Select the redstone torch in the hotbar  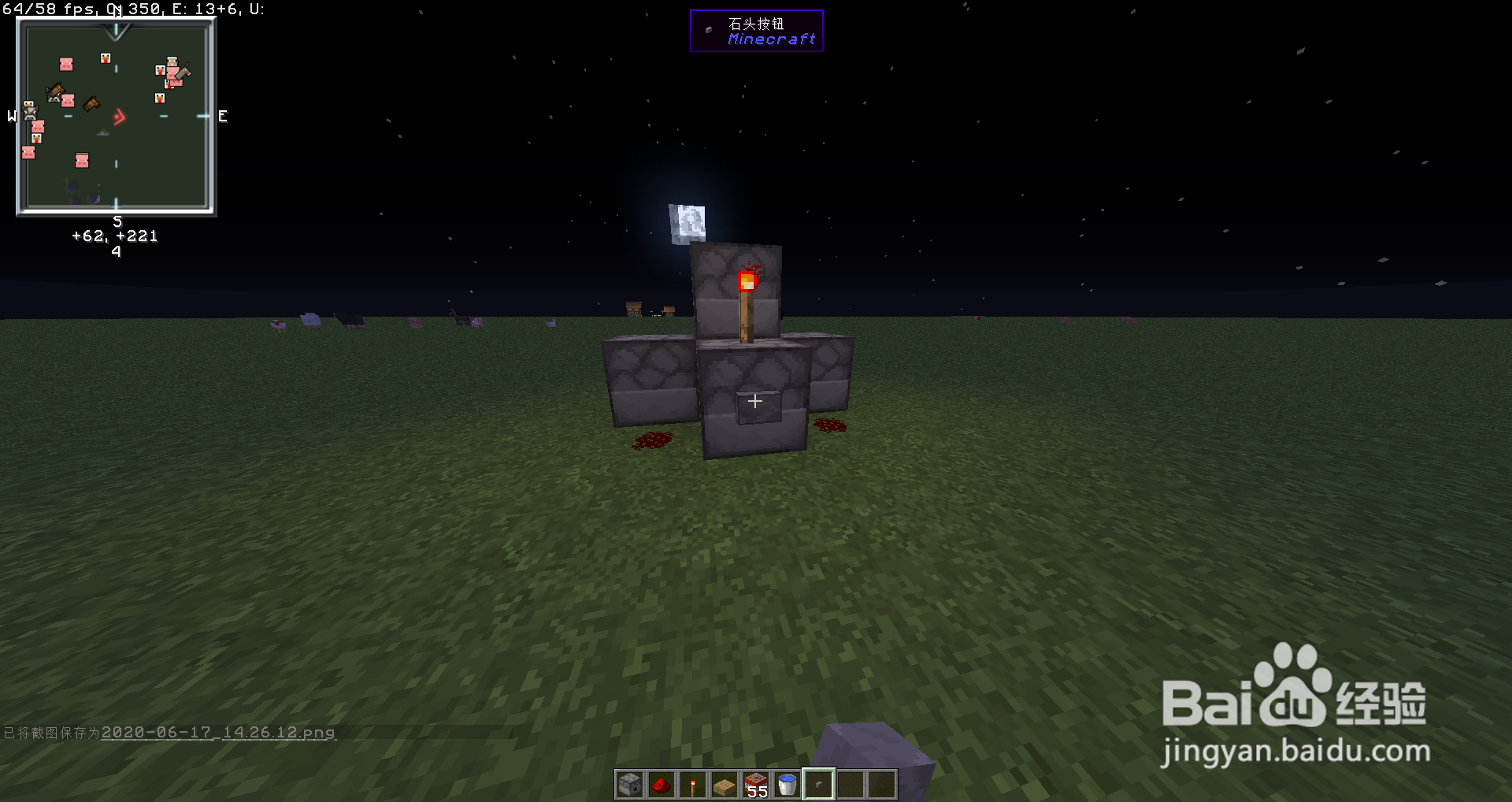coord(691,785)
